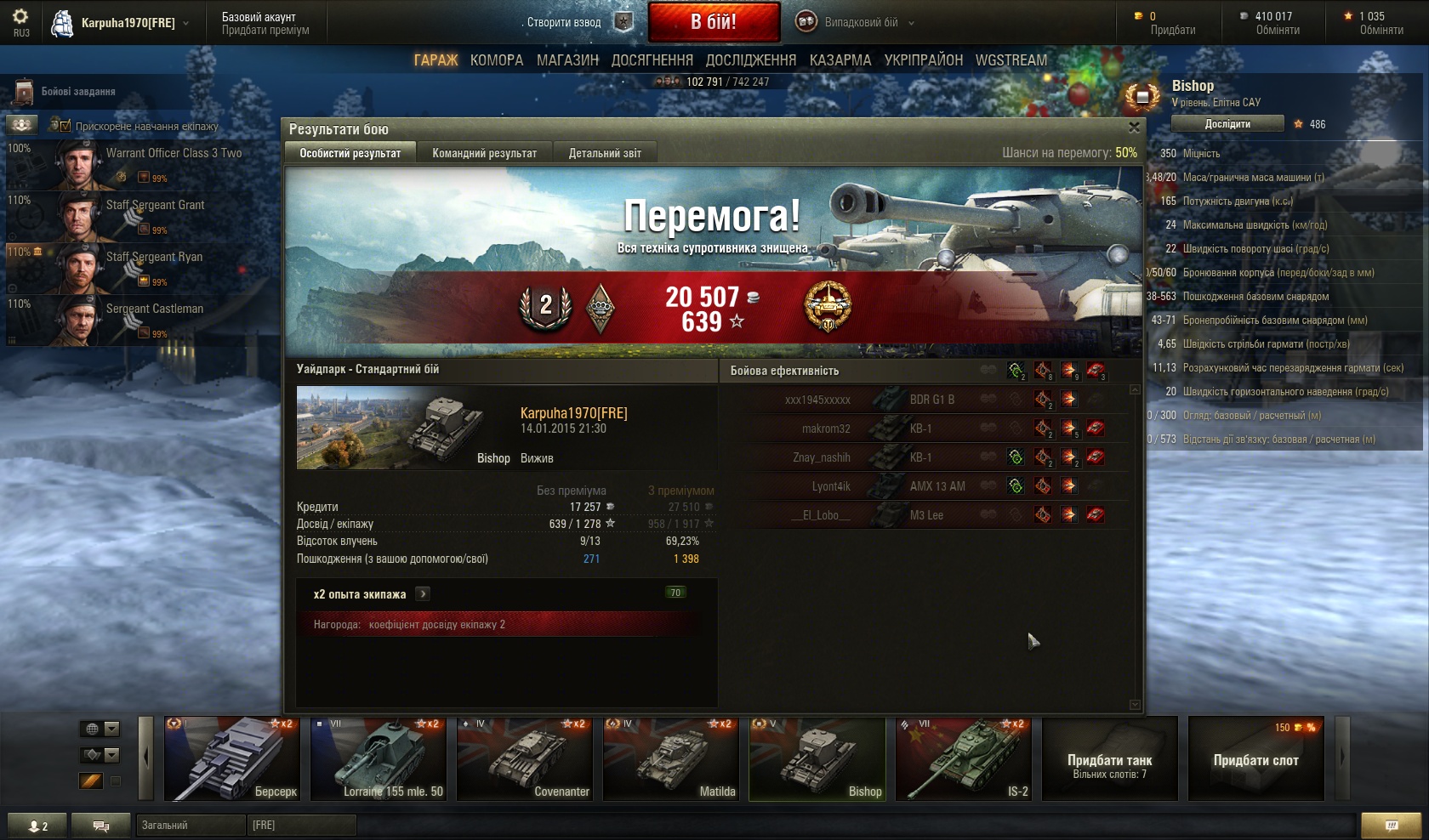The image size is (1429, 840).
Task: Click Придбати слот to buy slot
Action: coord(1255,759)
